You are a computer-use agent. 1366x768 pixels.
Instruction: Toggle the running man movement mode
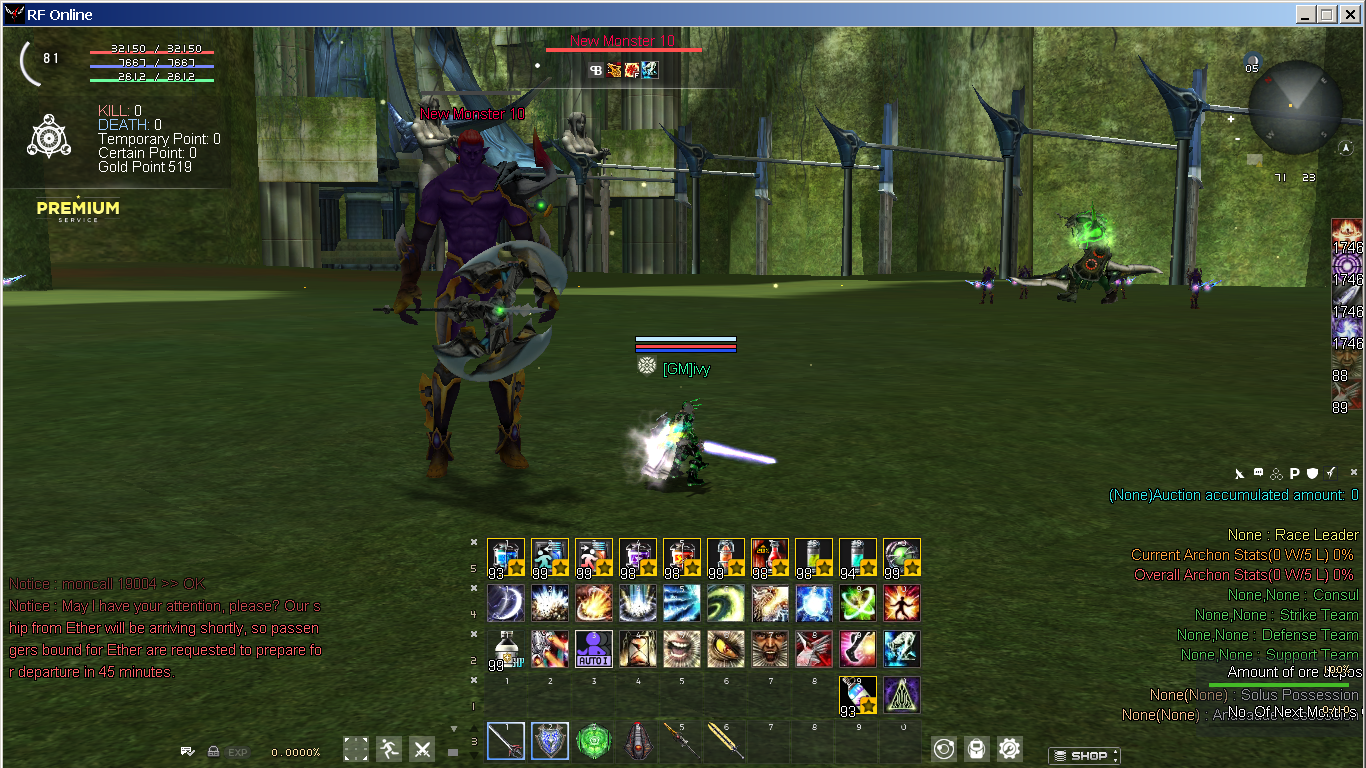[389, 749]
